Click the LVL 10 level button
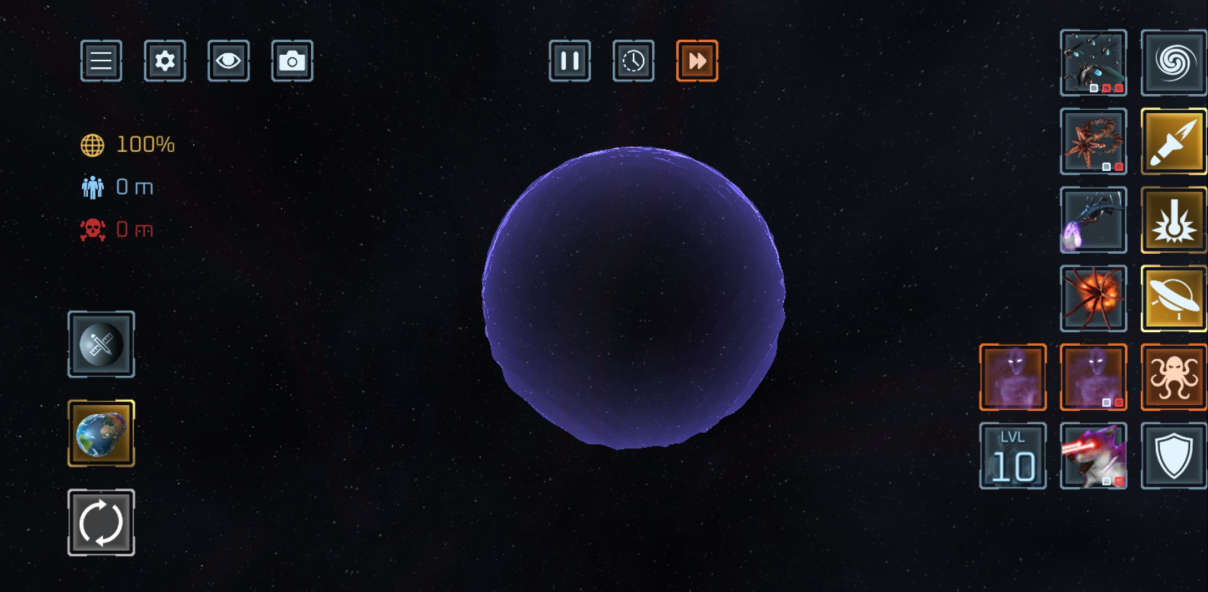The image size is (1208, 592). [x=1013, y=456]
